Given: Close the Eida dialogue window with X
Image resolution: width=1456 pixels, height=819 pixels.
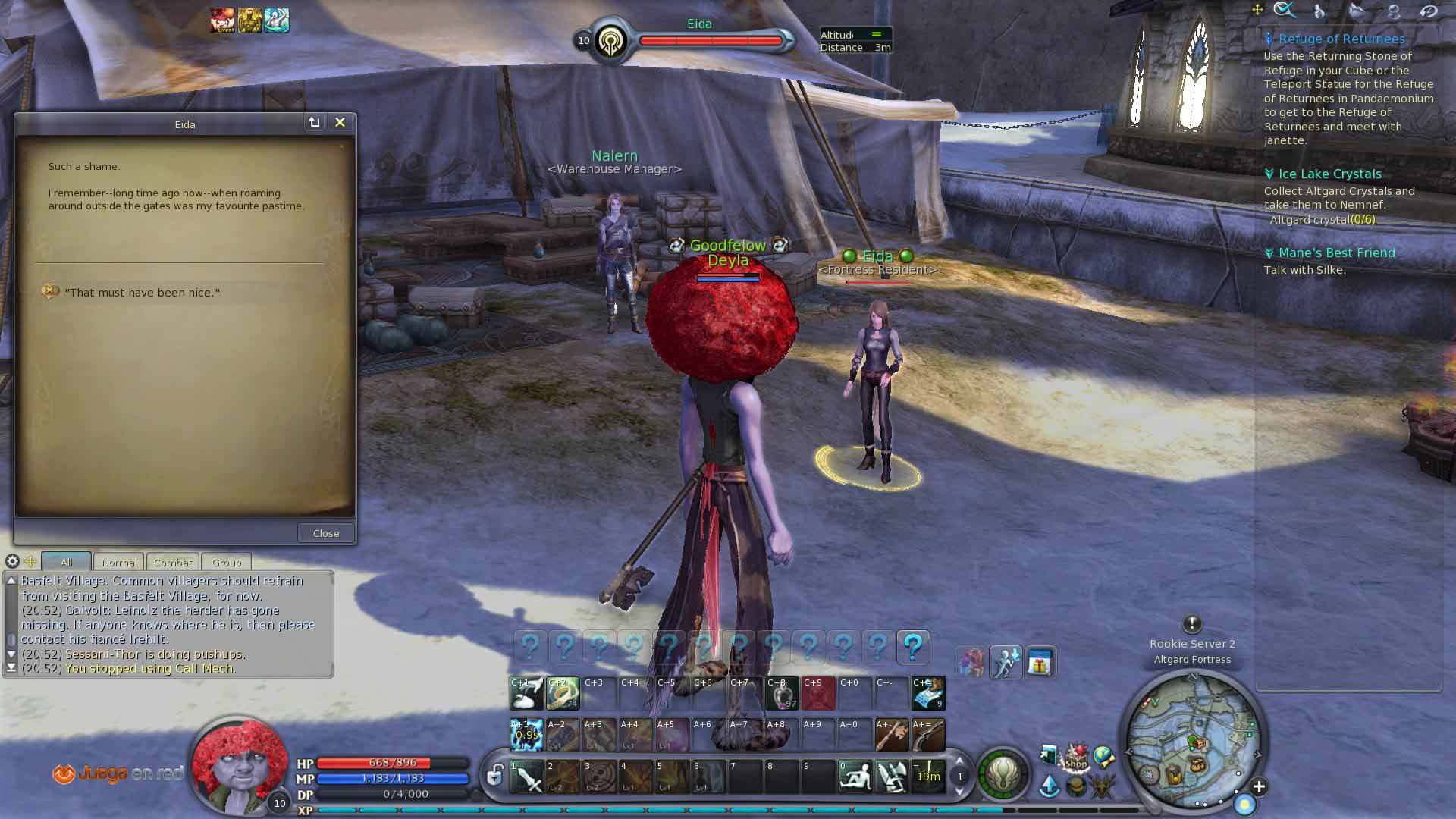Looking at the screenshot, I should click(340, 123).
